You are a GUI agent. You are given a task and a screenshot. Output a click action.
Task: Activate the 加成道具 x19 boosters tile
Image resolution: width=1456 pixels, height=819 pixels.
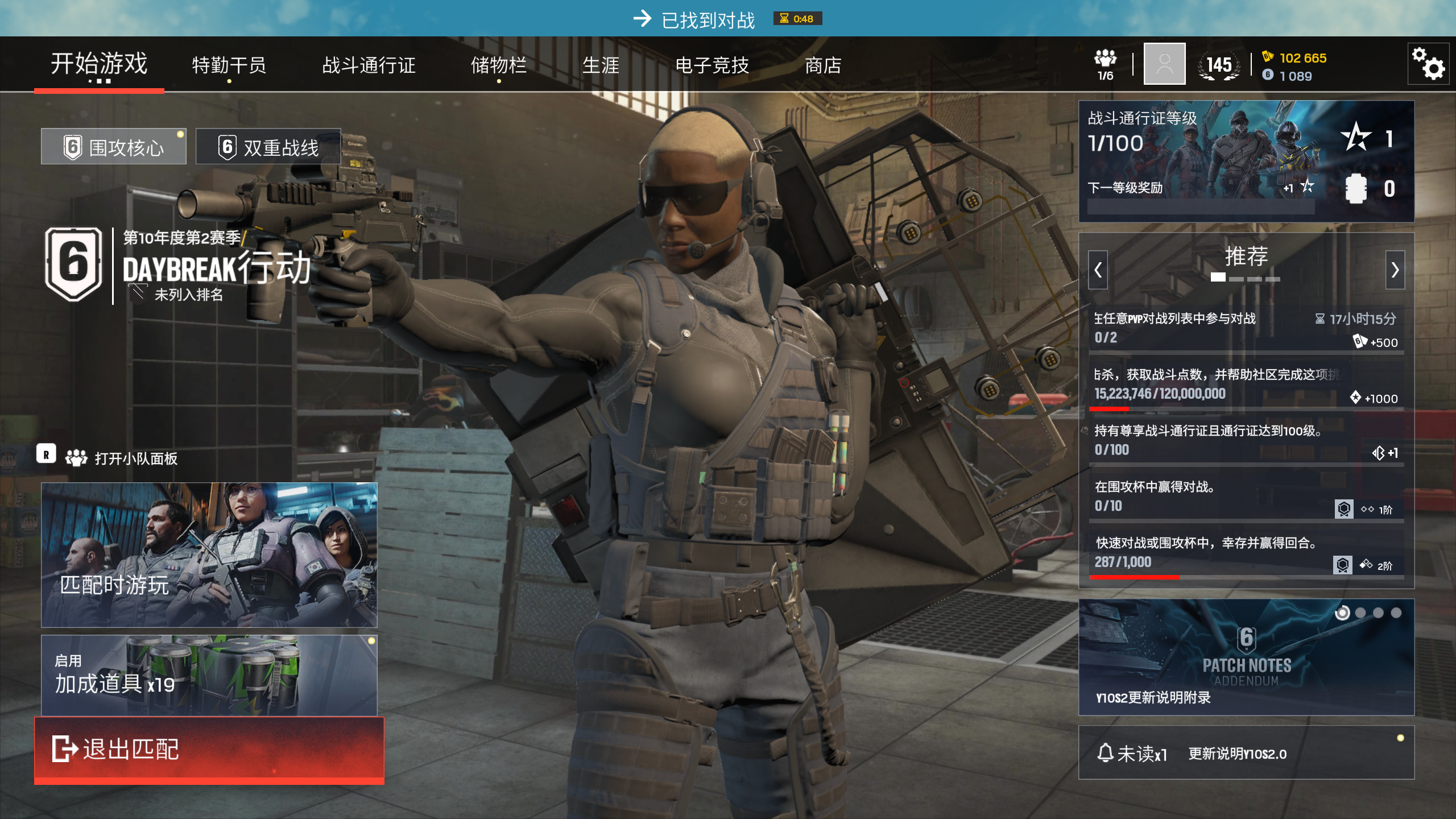209,675
